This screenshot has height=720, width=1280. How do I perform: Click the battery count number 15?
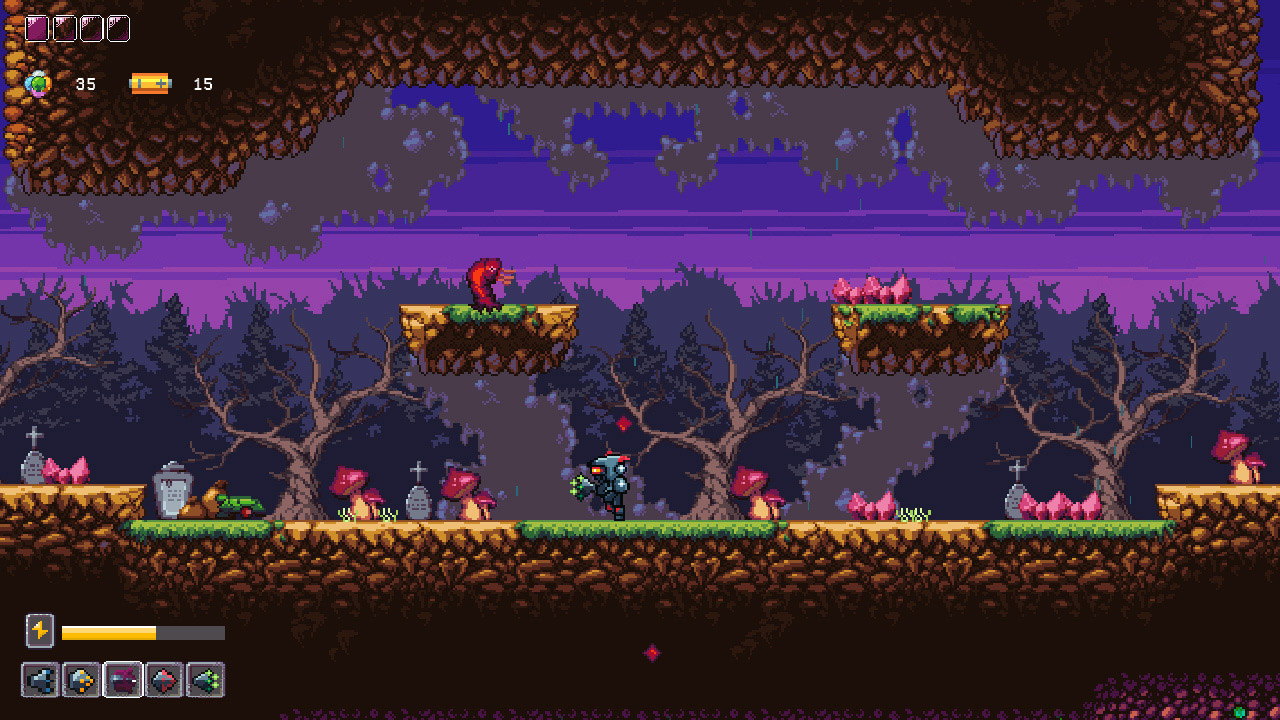pos(203,85)
